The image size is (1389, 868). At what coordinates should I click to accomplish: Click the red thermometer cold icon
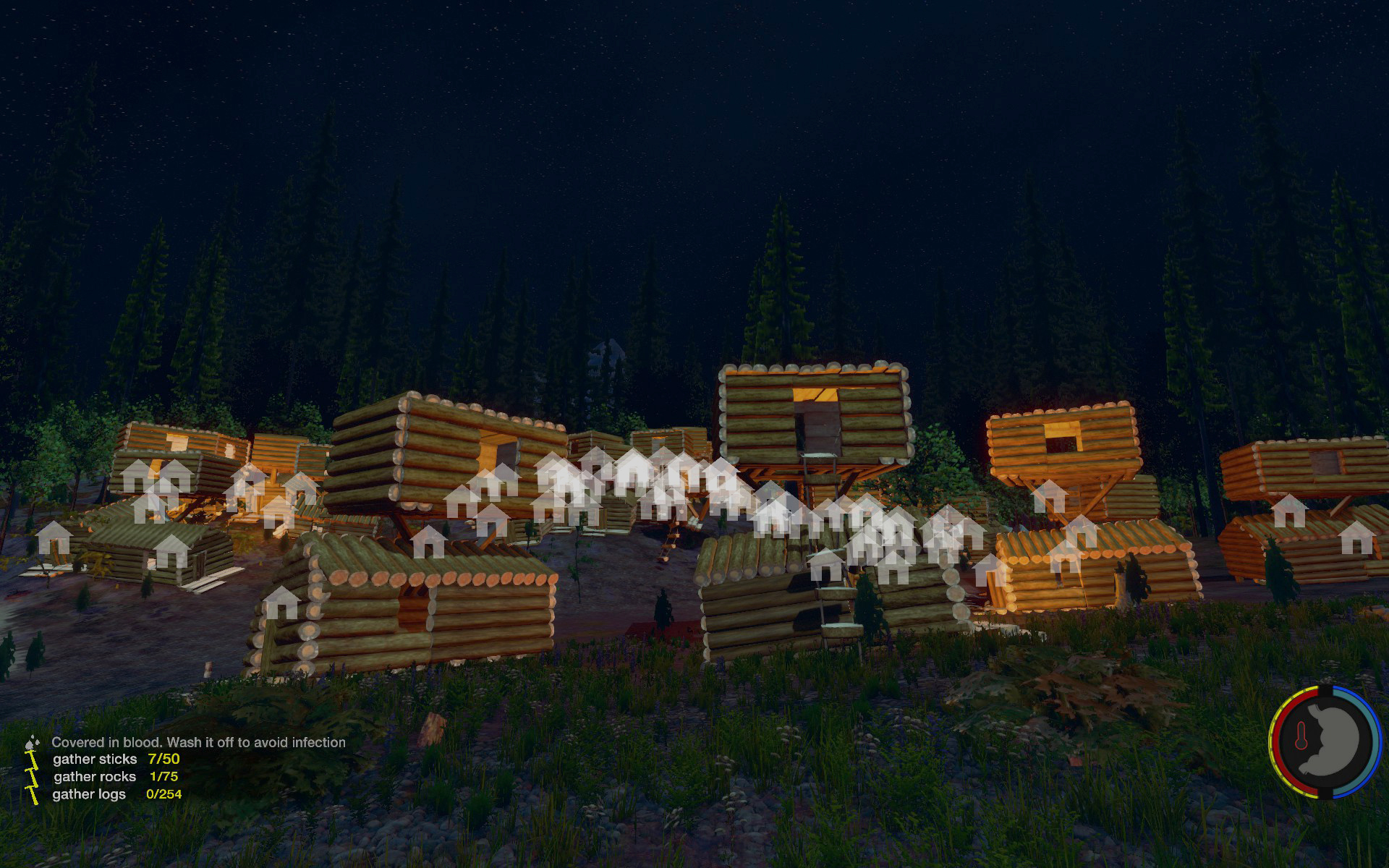[1300, 737]
